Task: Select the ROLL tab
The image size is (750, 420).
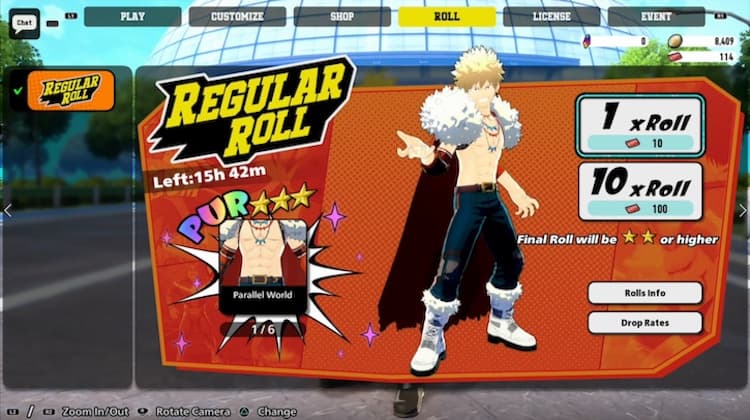Action: pyautogui.click(x=446, y=16)
